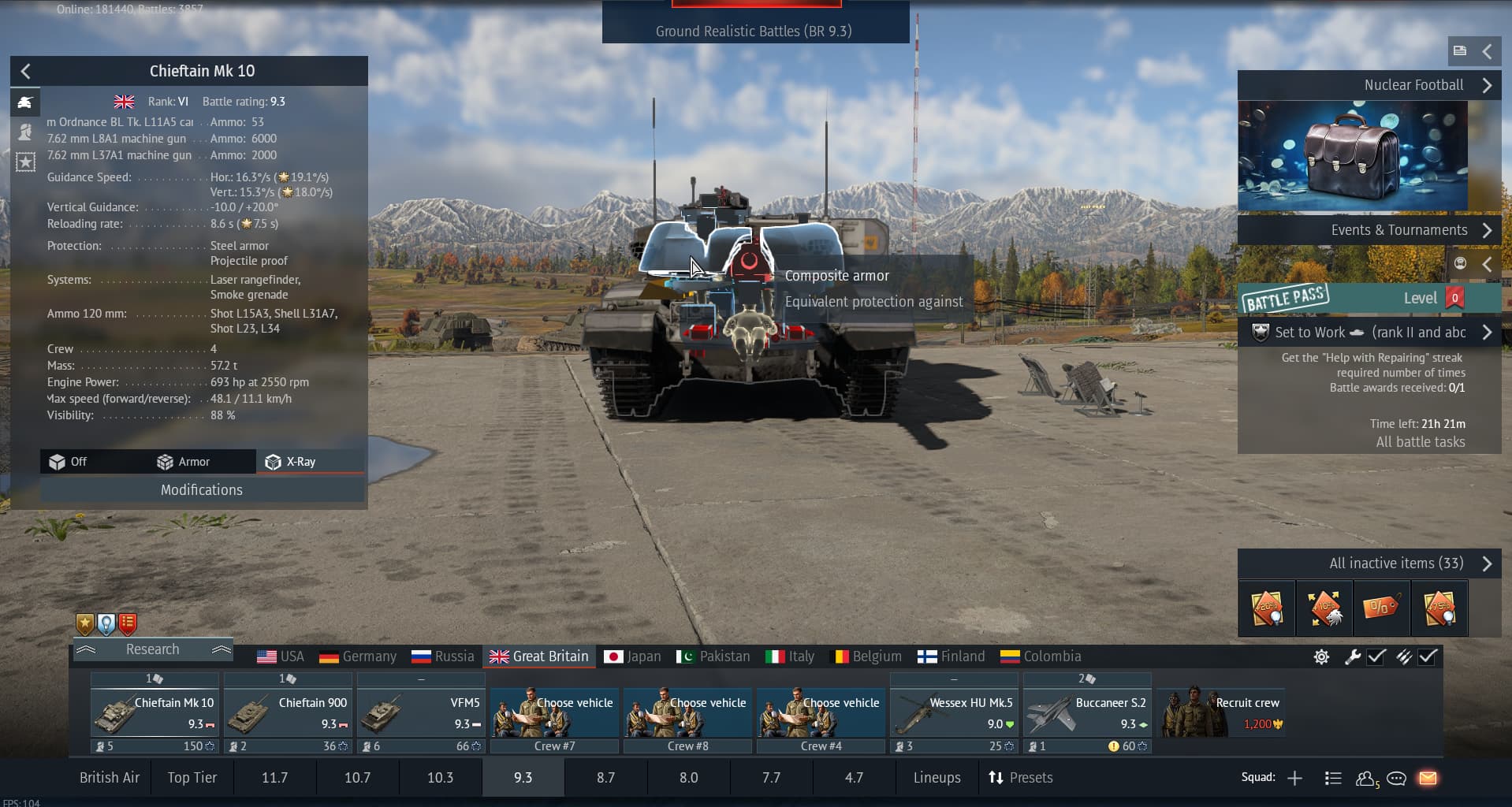1512x807 pixels.
Task: Pick the VFM5 crew slot
Action: coord(420,713)
